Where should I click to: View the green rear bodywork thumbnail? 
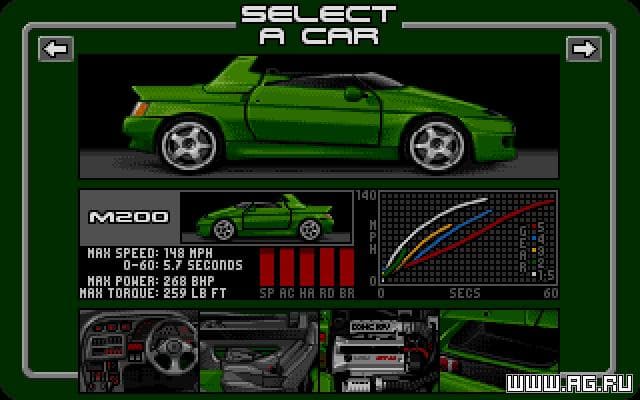click(499, 346)
